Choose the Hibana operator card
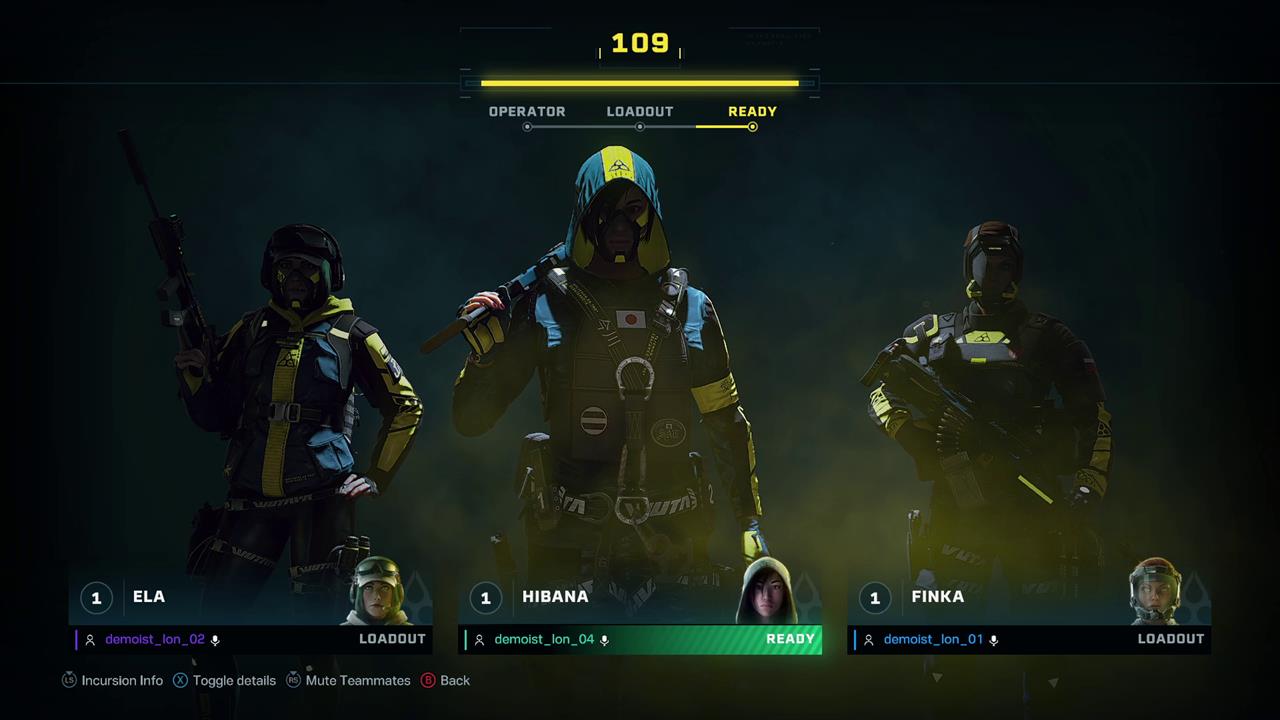 tap(600, 597)
